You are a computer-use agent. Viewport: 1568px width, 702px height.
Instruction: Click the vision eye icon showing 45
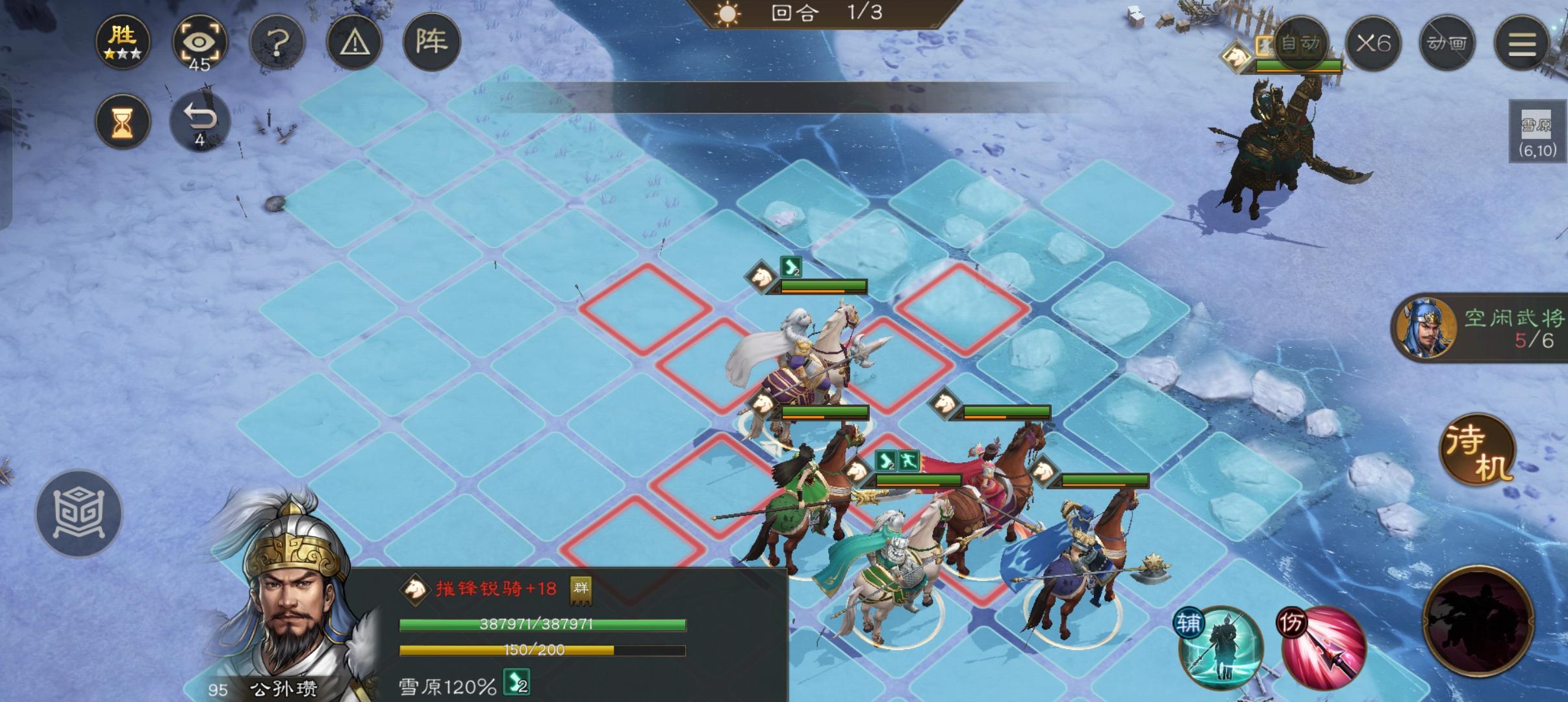coord(199,41)
